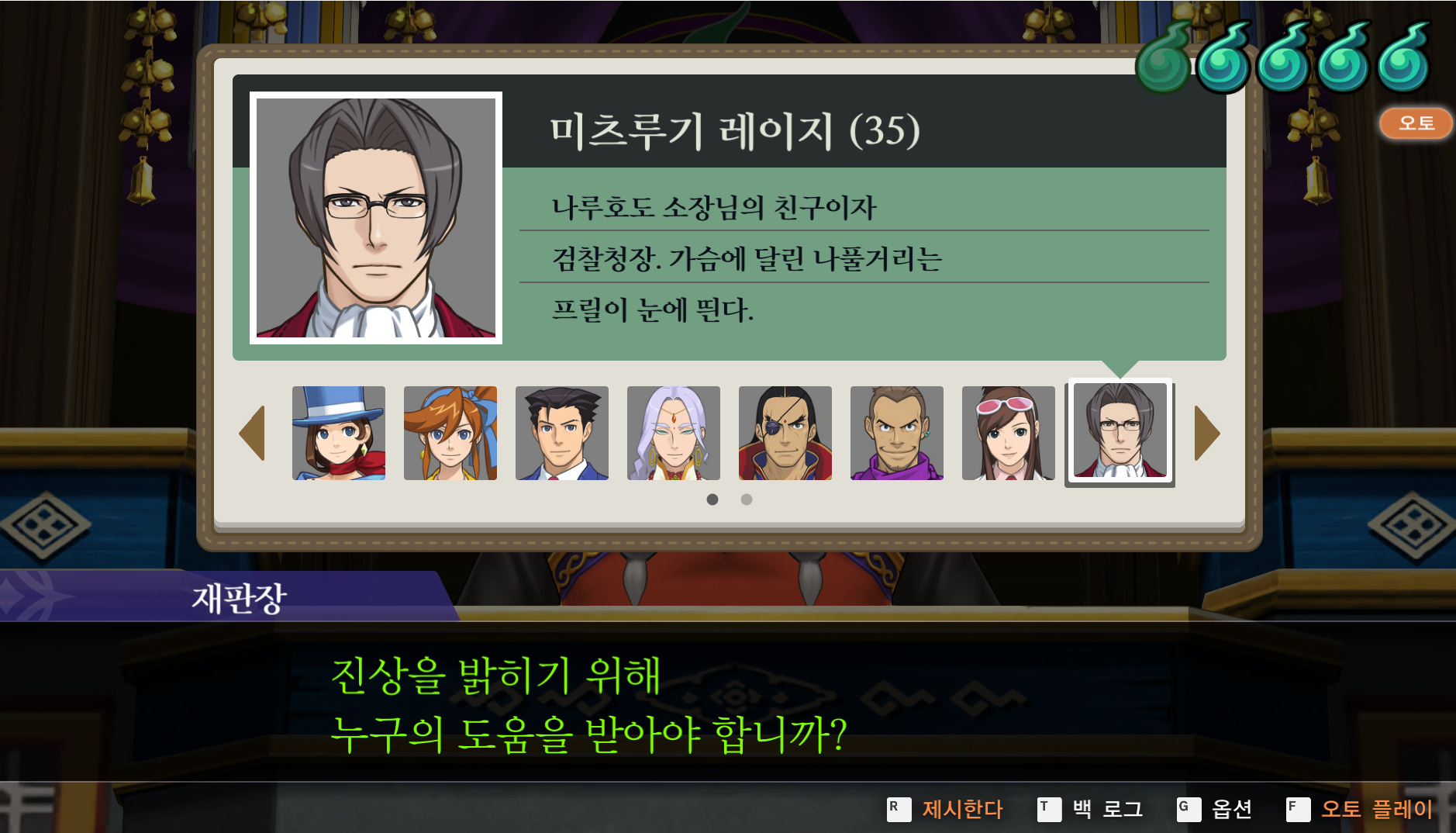
Task: Select the first page indicator dot
Action: pyautogui.click(x=712, y=500)
